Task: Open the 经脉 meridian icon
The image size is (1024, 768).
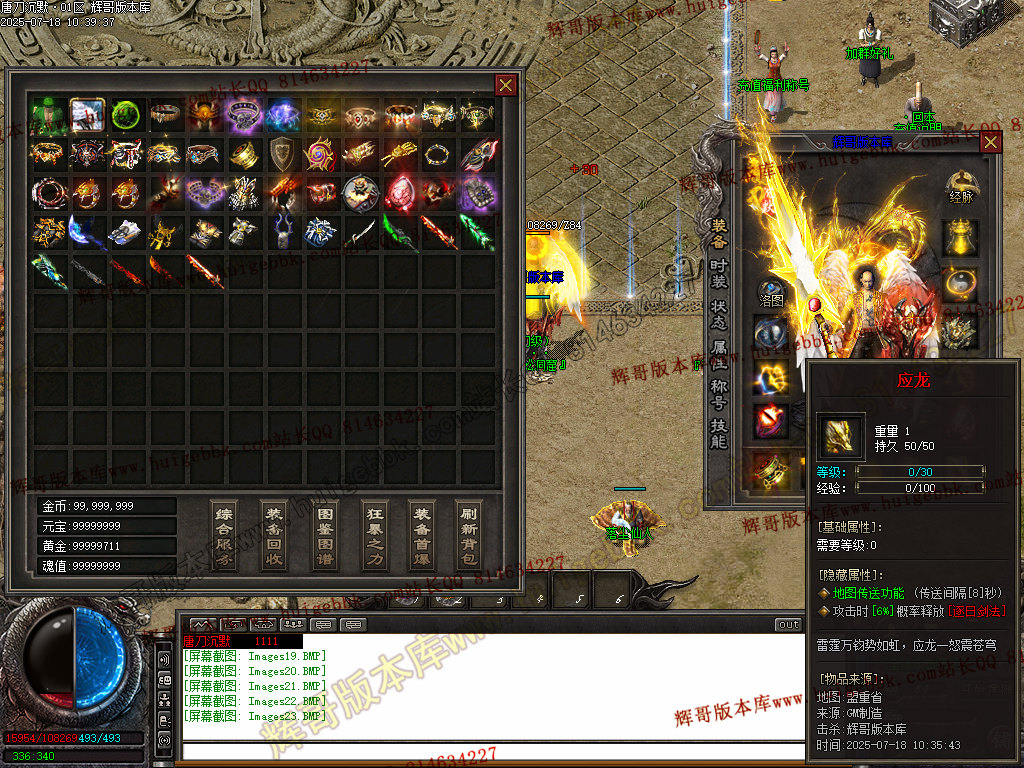Action: click(961, 186)
